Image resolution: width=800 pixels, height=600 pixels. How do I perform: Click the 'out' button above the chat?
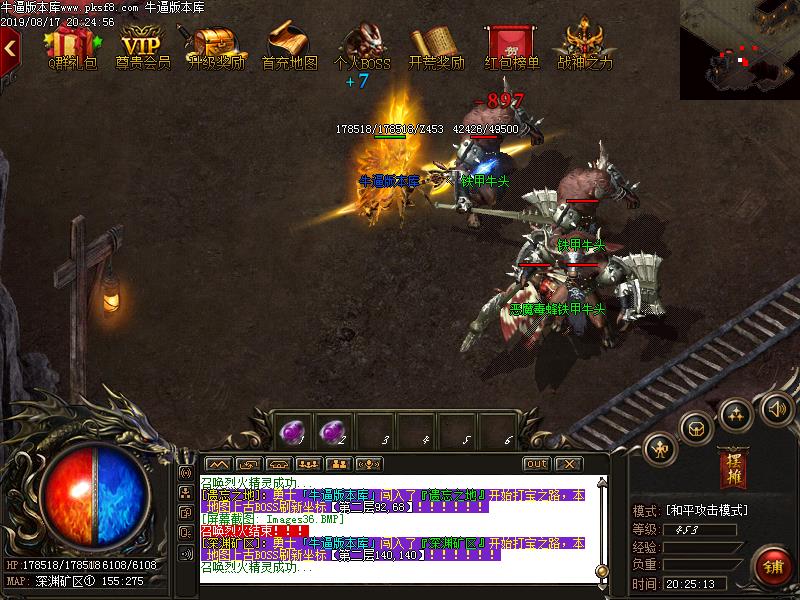pyautogui.click(x=536, y=464)
